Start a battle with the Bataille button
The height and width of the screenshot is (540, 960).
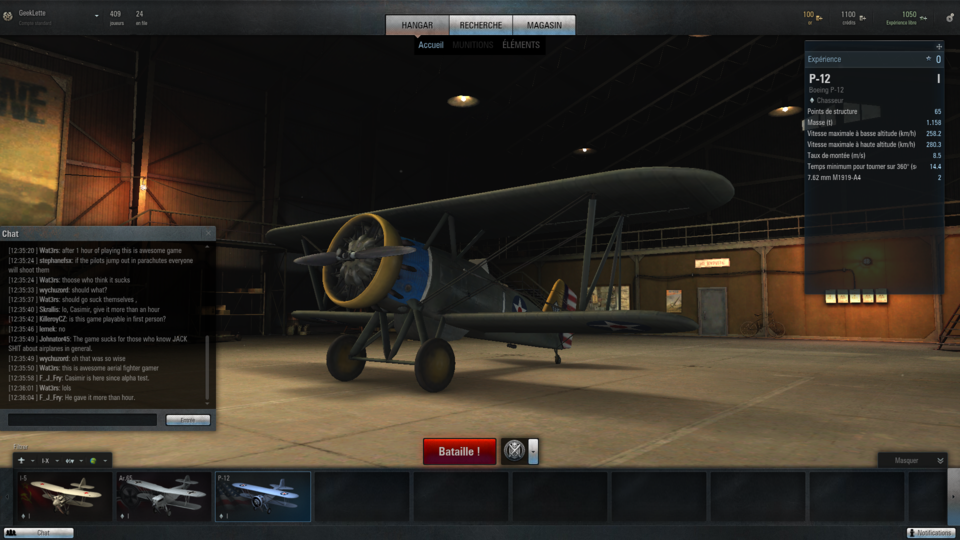pos(459,451)
